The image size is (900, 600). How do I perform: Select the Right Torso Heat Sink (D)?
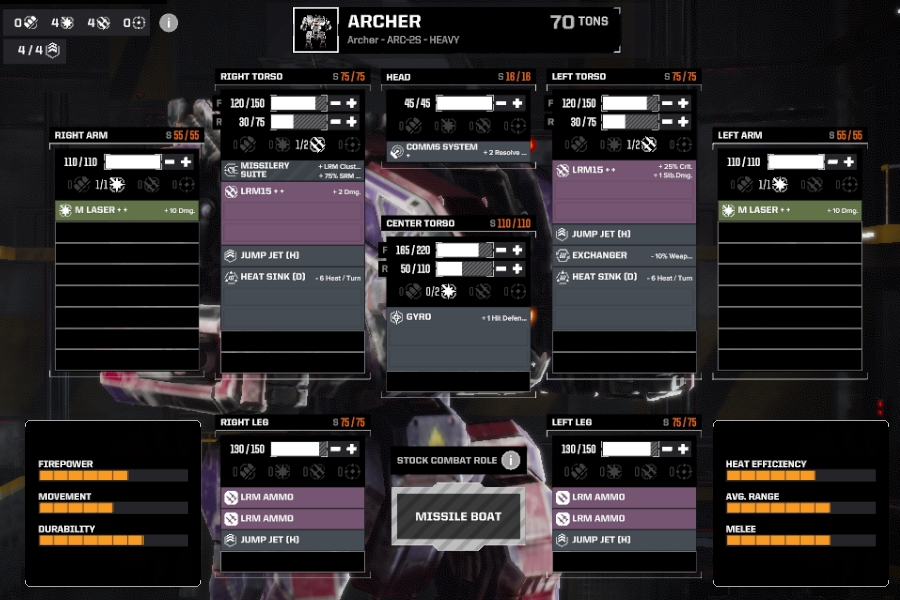point(292,277)
